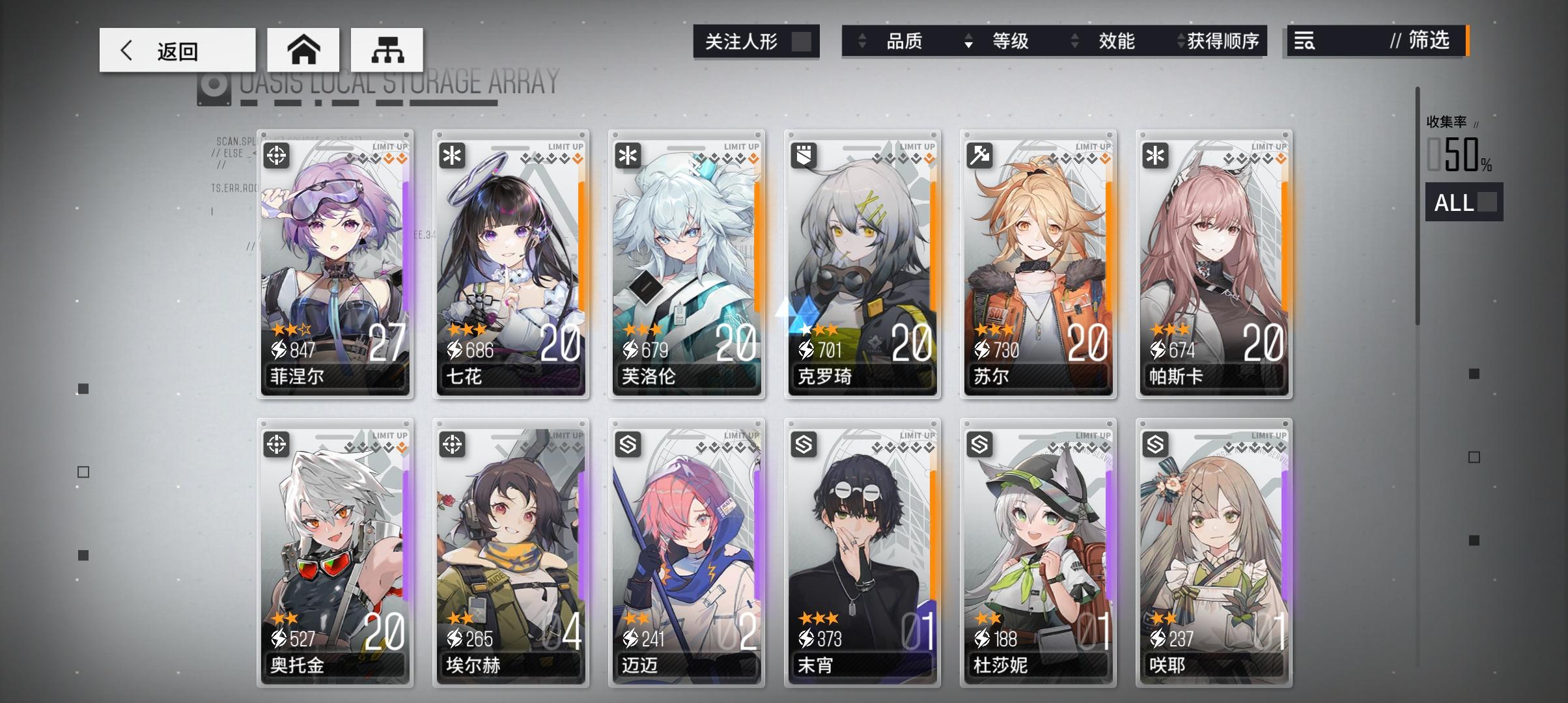Click the filter list icon left of 筛选
This screenshot has height=703, width=1568.
click(x=1304, y=42)
